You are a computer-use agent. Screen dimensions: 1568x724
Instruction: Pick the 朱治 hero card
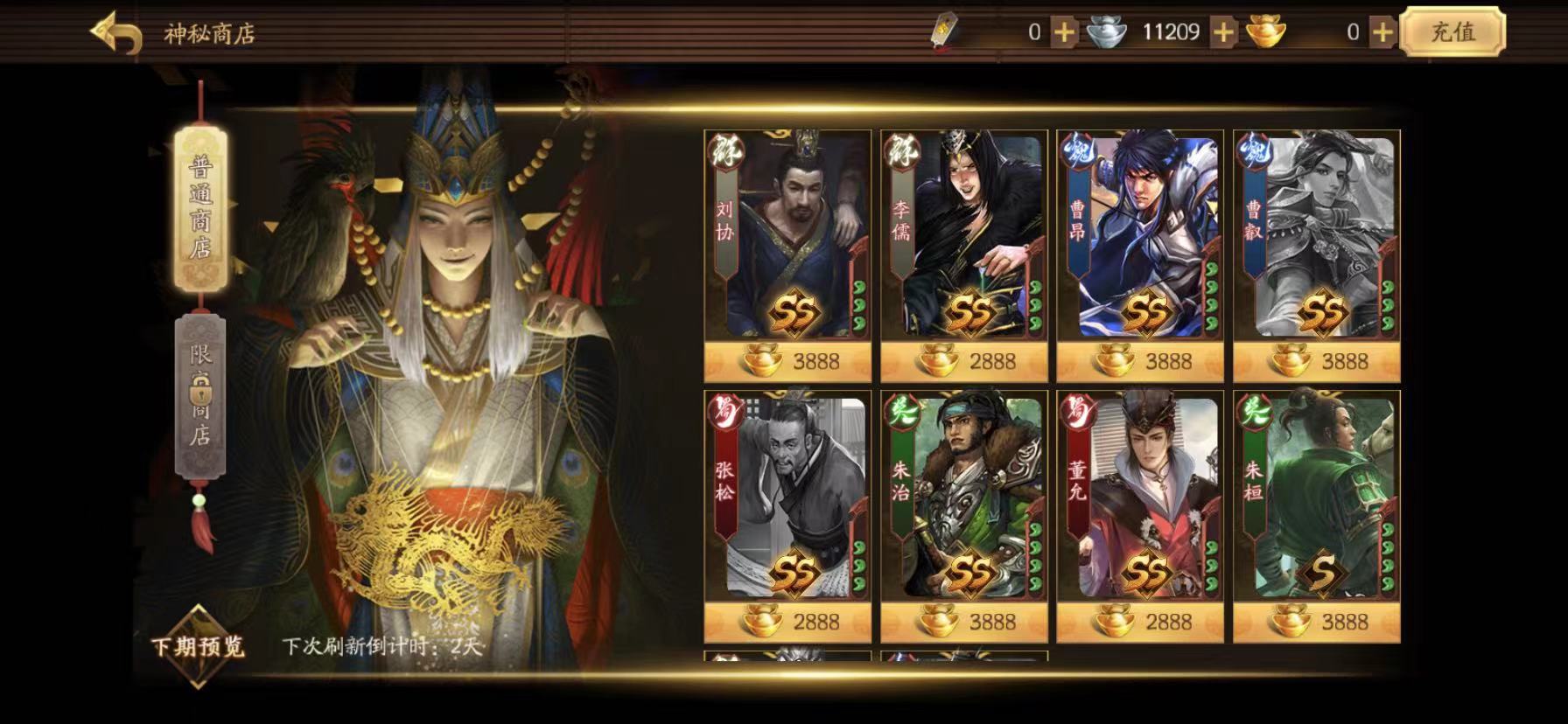963,497
